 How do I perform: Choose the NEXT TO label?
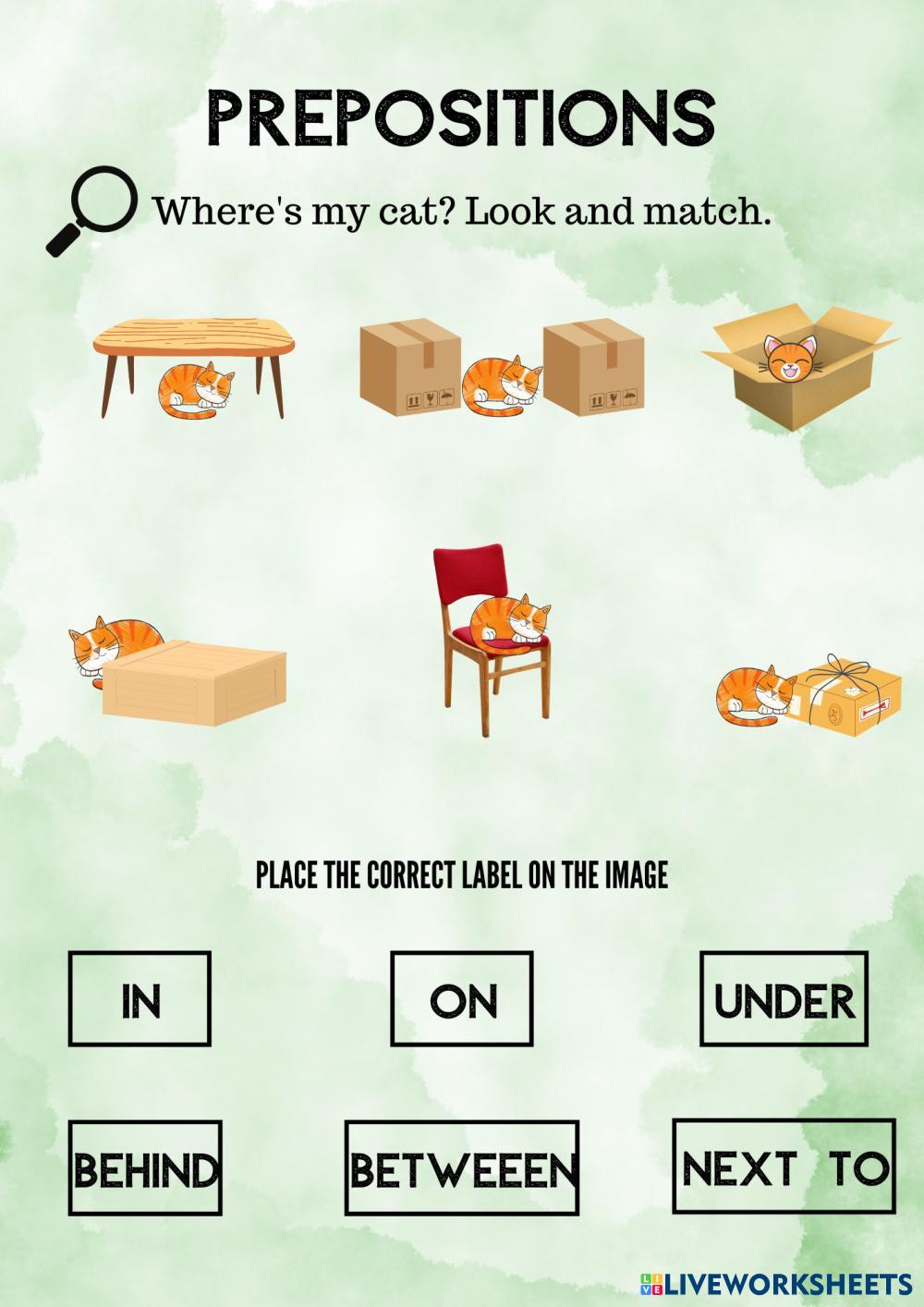coord(784,1167)
